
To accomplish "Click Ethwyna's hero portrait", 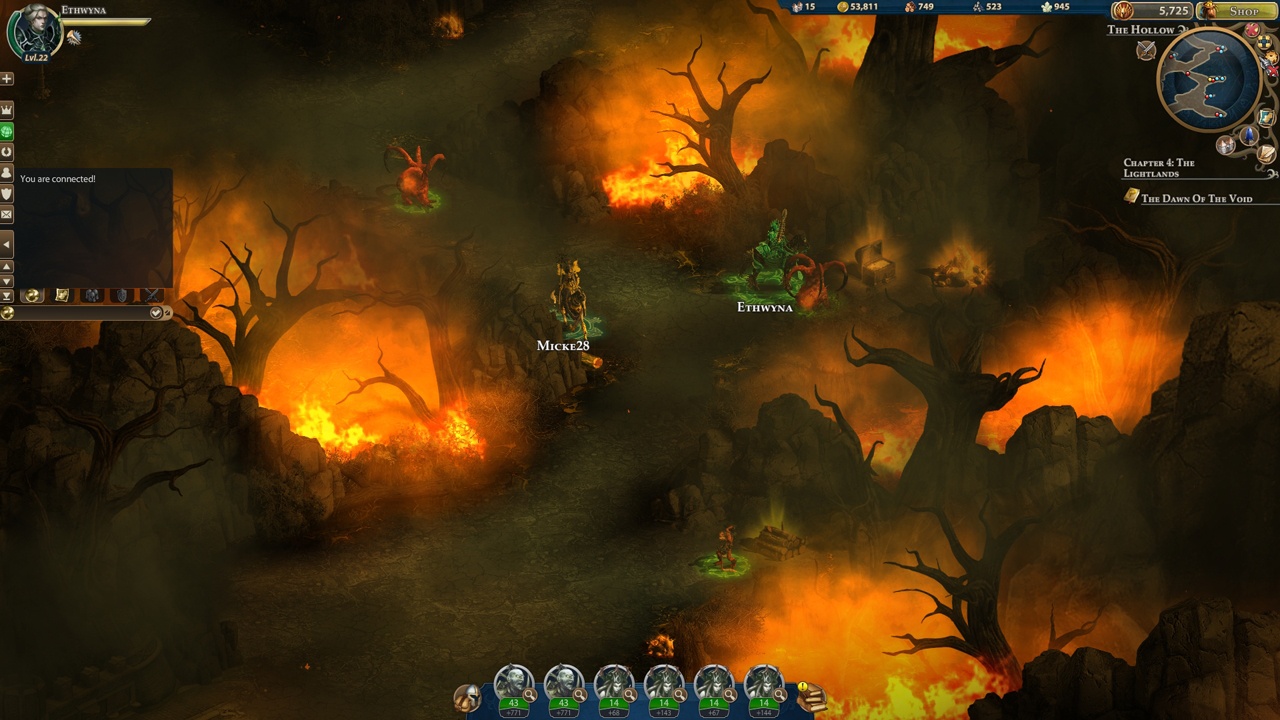I will click(32, 30).
